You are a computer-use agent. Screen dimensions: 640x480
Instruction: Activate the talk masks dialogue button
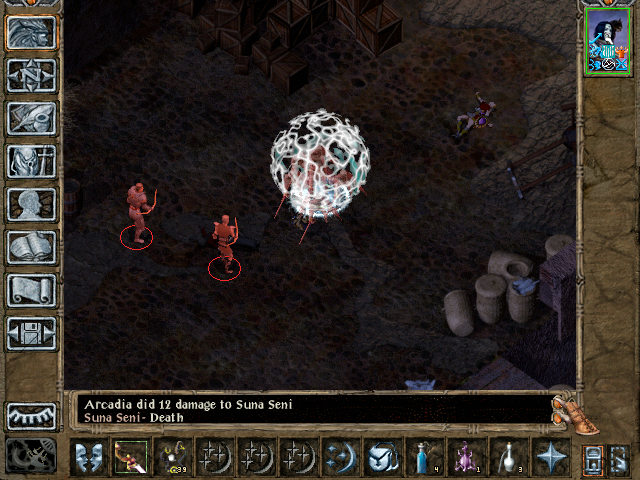(x=89, y=457)
